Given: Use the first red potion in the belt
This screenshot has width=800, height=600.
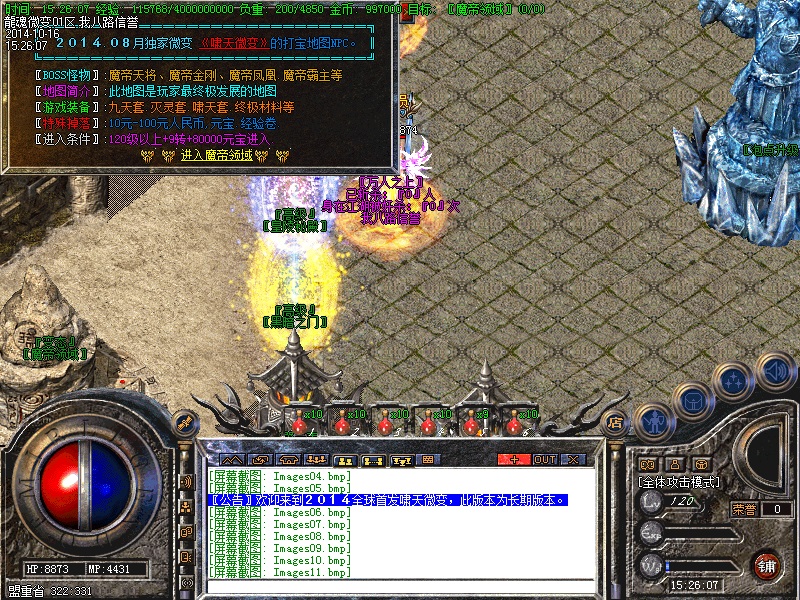Looking at the screenshot, I should [295, 422].
